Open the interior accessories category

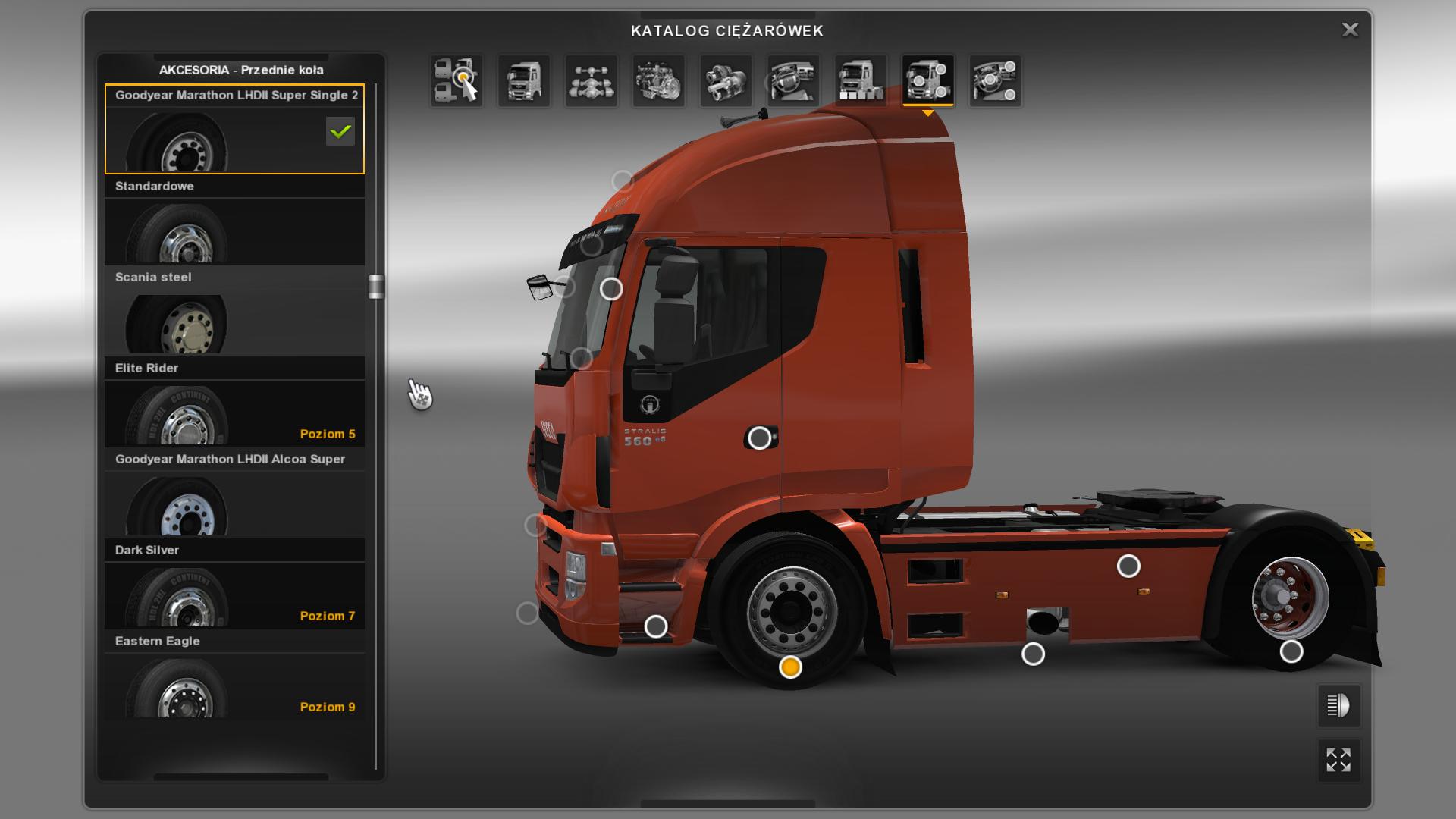point(995,80)
